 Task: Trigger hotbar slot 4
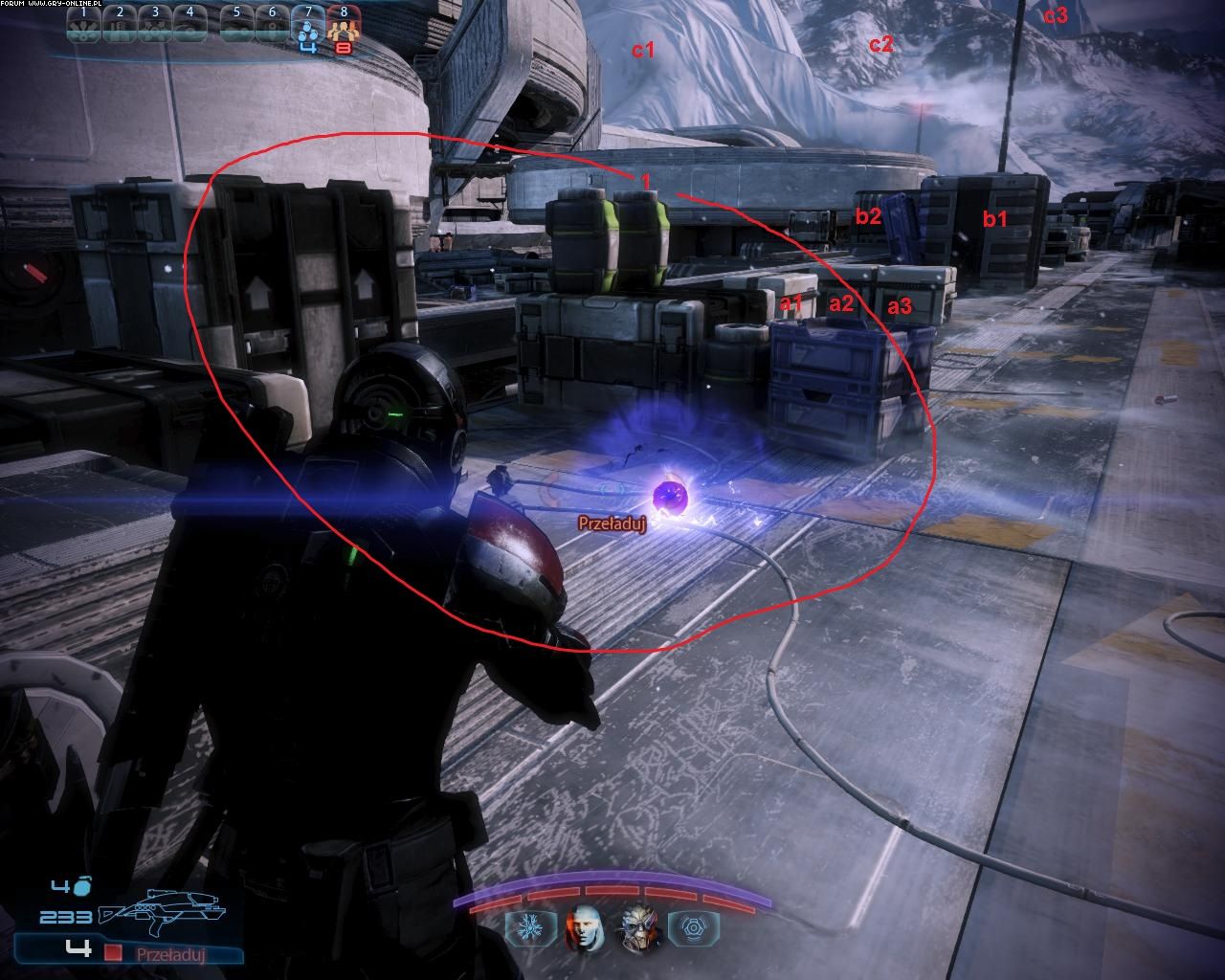[x=189, y=23]
